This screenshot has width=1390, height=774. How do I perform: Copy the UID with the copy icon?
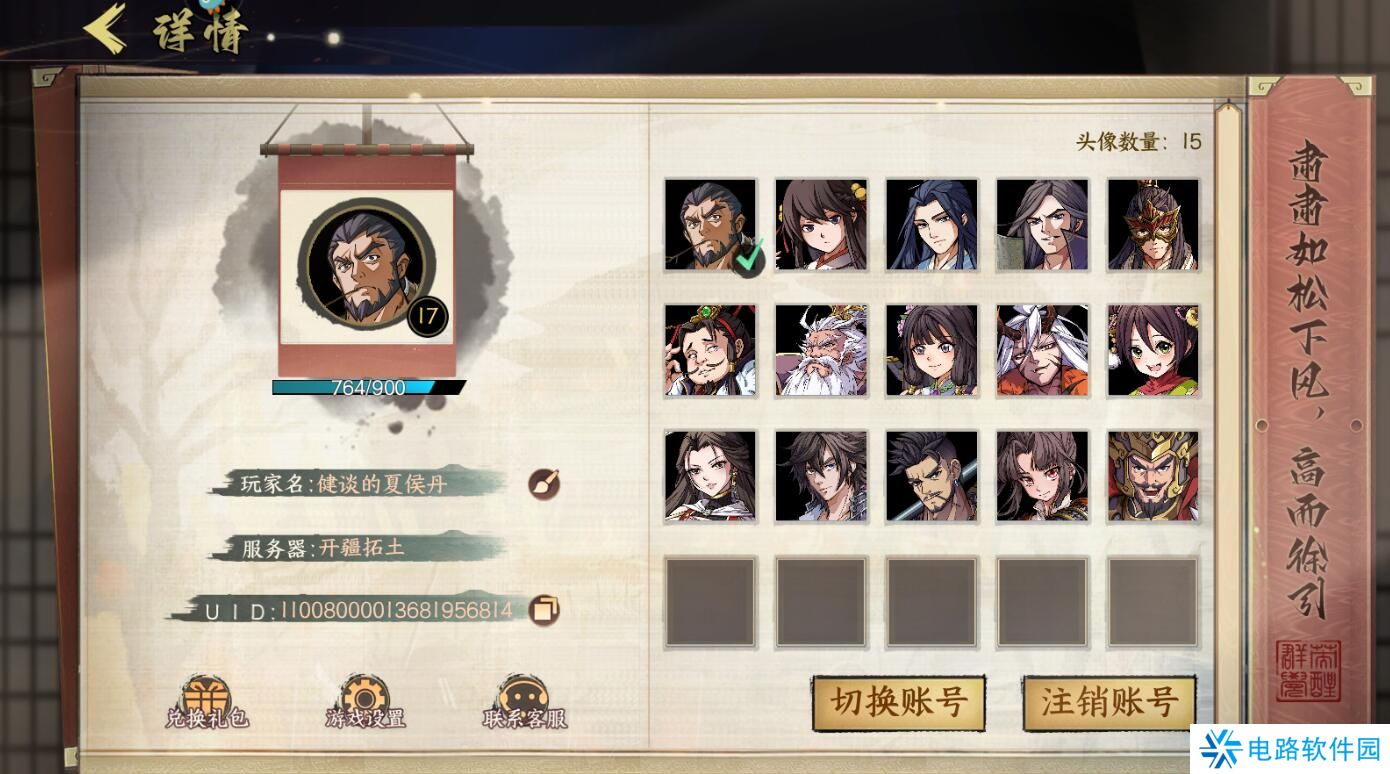pyautogui.click(x=544, y=609)
